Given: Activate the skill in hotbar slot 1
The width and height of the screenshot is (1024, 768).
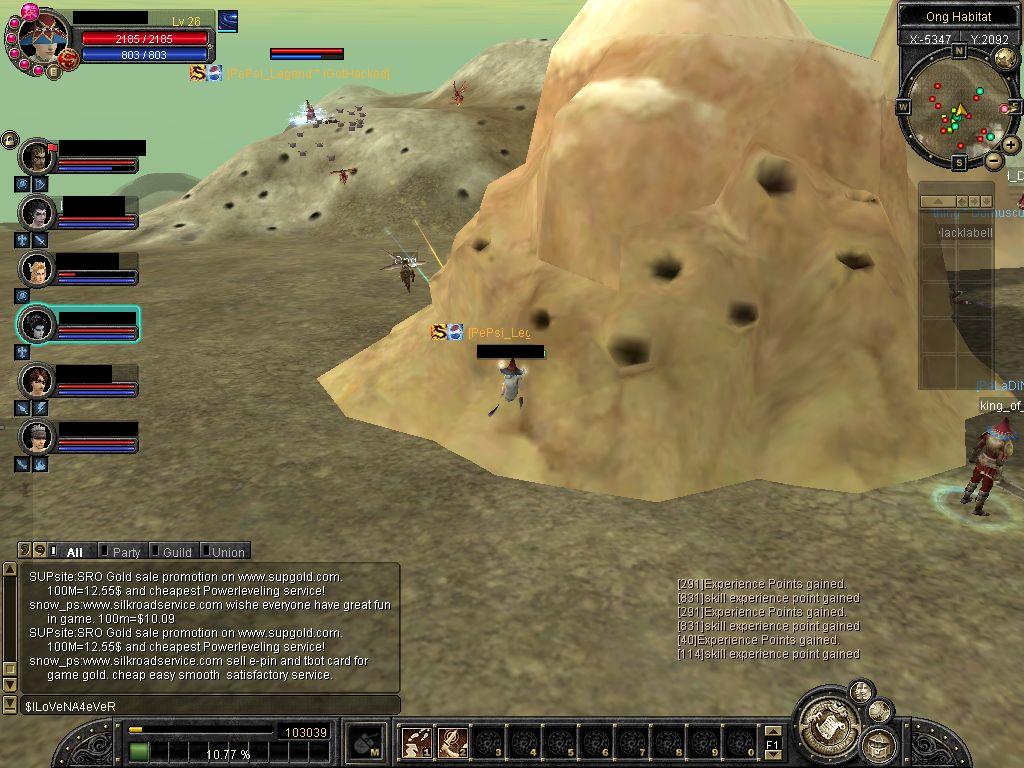Looking at the screenshot, I should (x=416, y=743).
